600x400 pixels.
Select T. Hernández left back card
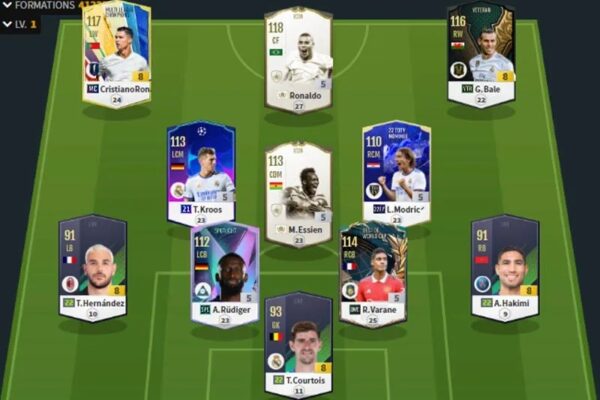pos(92,265)
